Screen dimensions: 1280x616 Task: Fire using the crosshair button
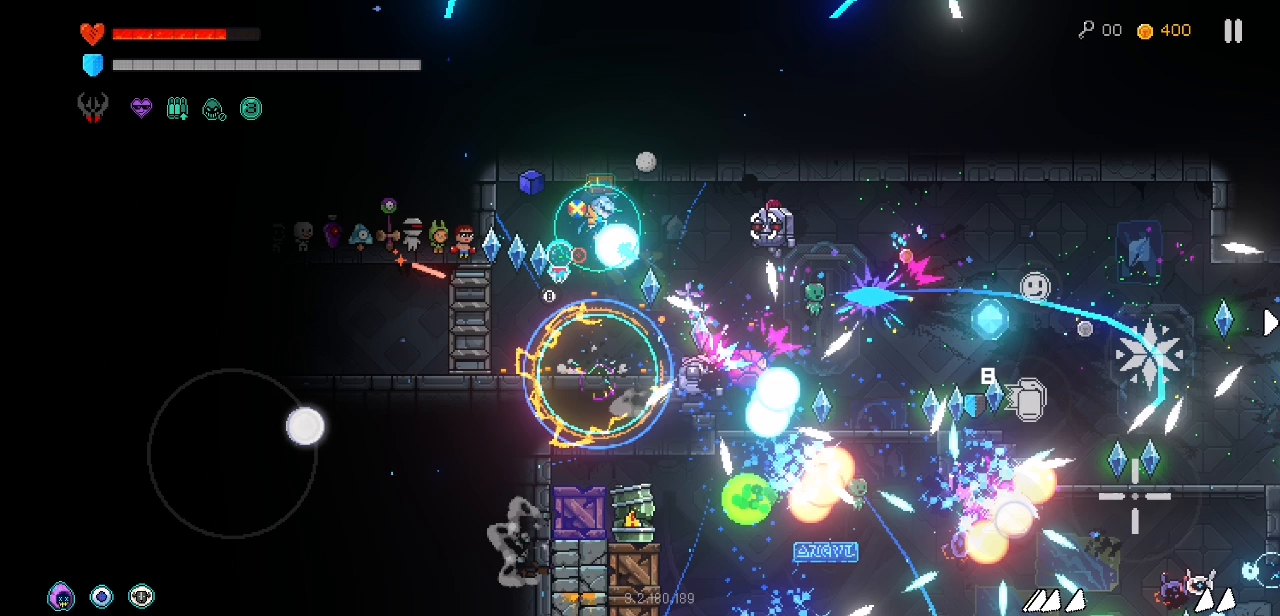[x=1134, y=496]
